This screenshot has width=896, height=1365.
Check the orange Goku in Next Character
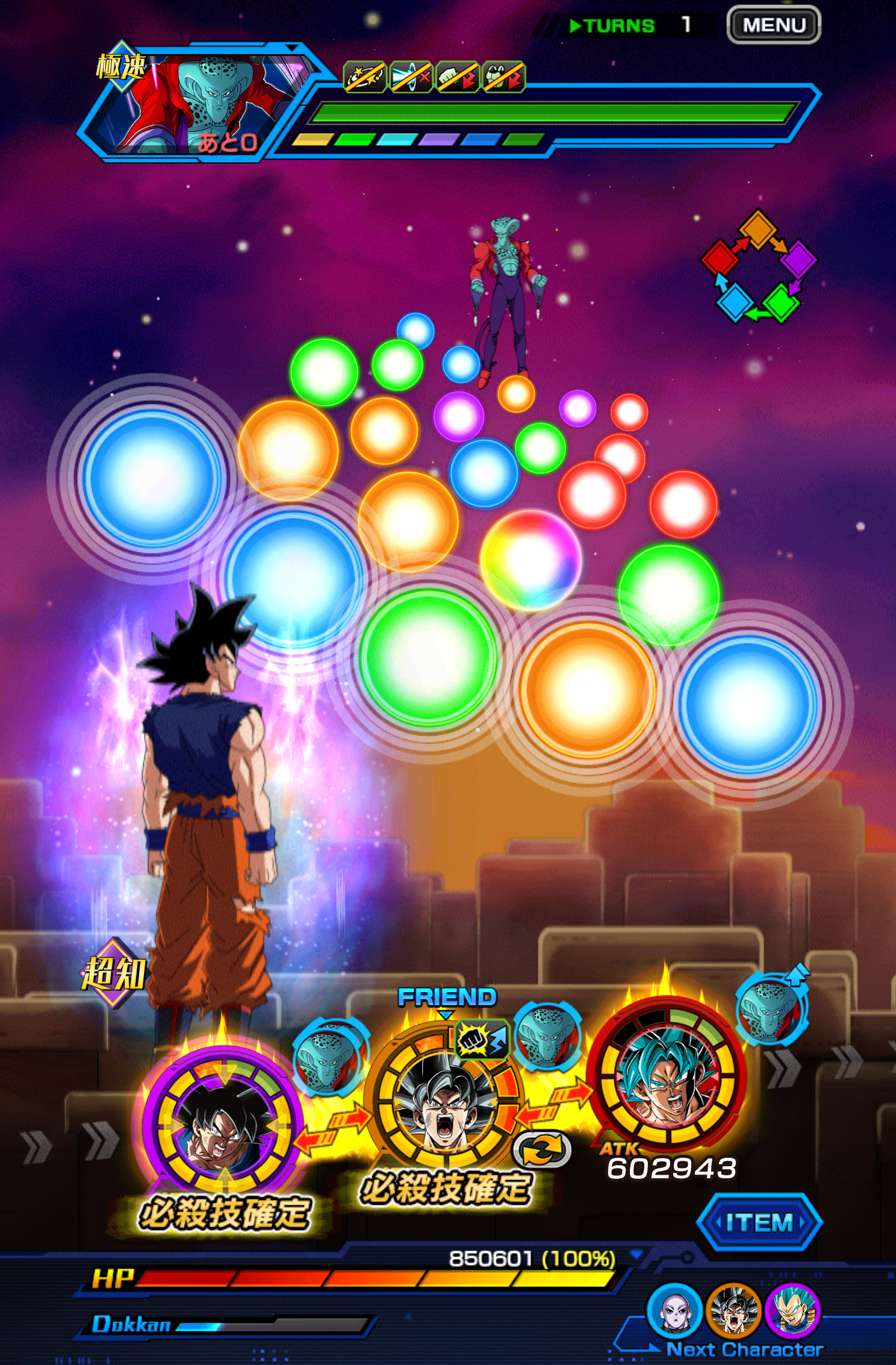733,1311
